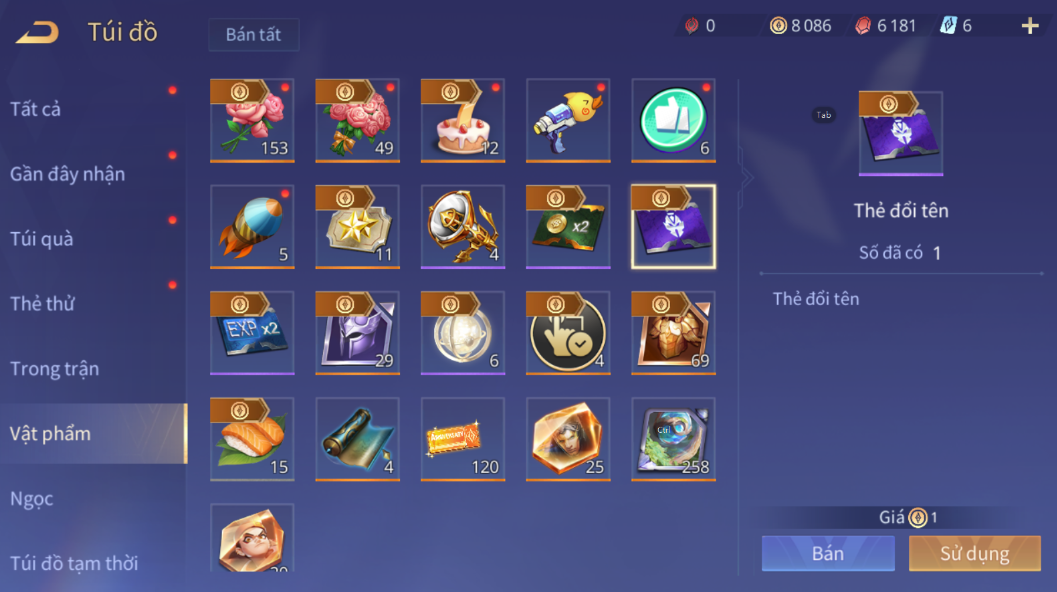The height and width of the screenshot is (592, 1057).
Task: Click the plus button to add currency
Action: pyautogui.click(x=1030, y=26)
